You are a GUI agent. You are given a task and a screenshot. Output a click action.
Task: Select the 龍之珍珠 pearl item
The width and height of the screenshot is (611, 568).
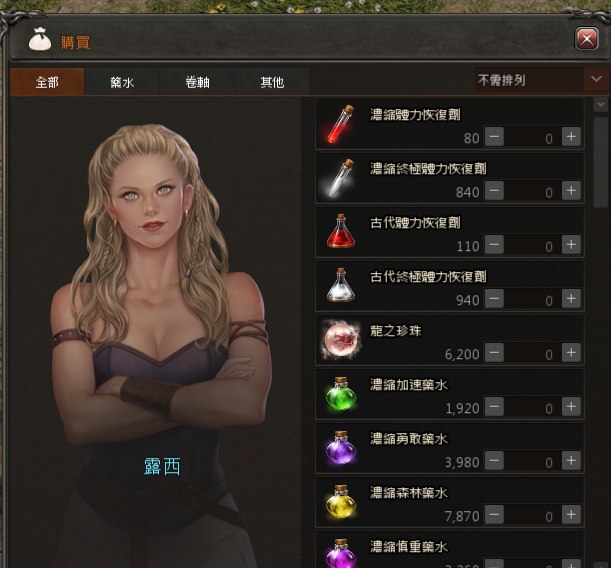[x=337, y=339]
